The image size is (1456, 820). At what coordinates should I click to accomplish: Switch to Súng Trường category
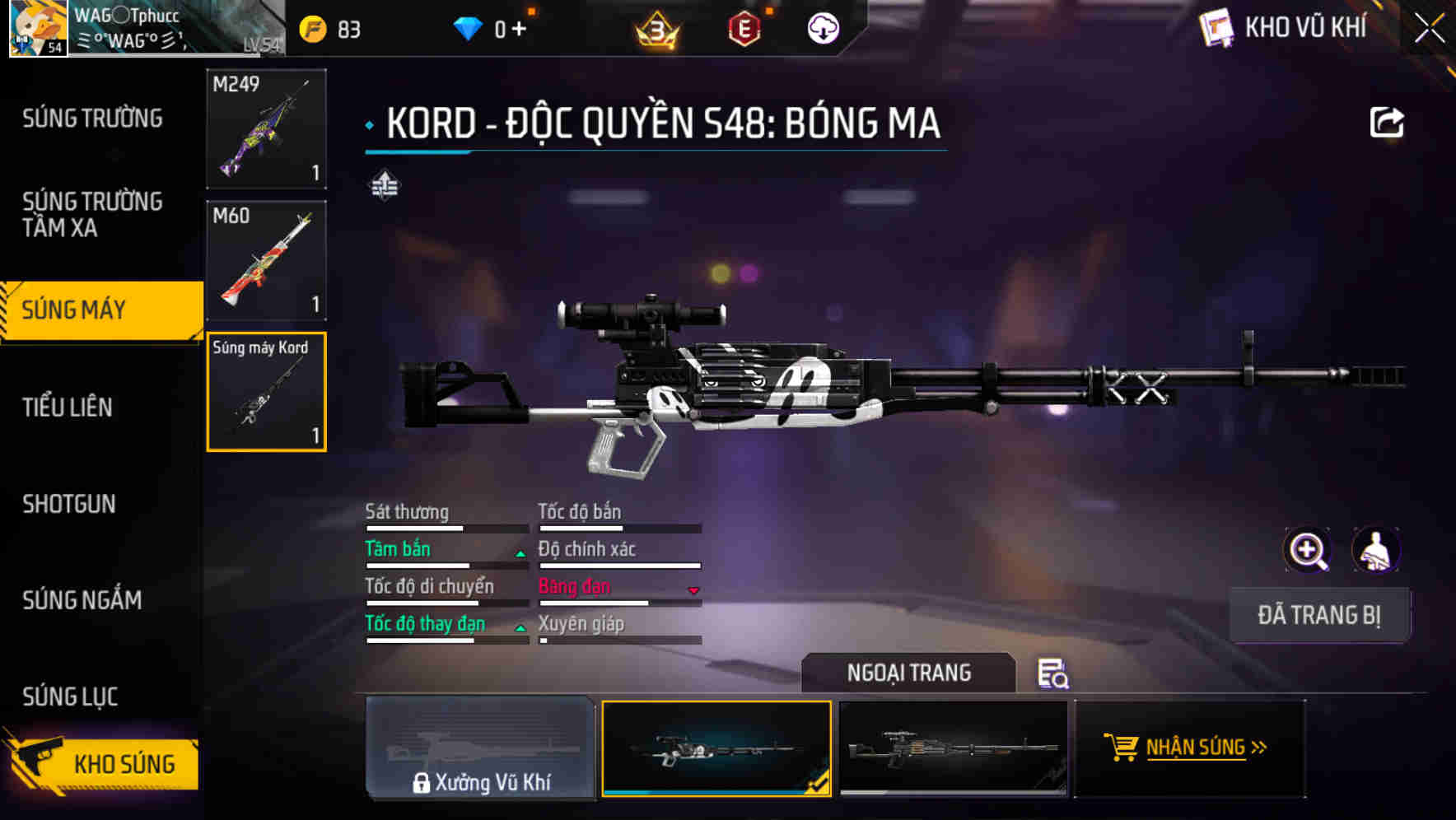tap(92, 119)
